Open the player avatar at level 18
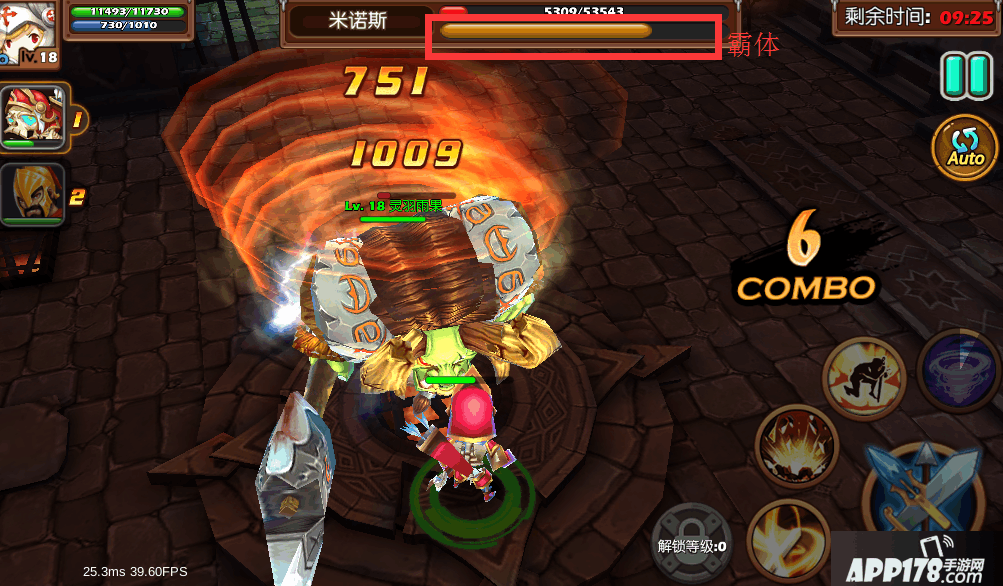The width and height of the screenshot is (1003, 586). [x=27, y=32]
